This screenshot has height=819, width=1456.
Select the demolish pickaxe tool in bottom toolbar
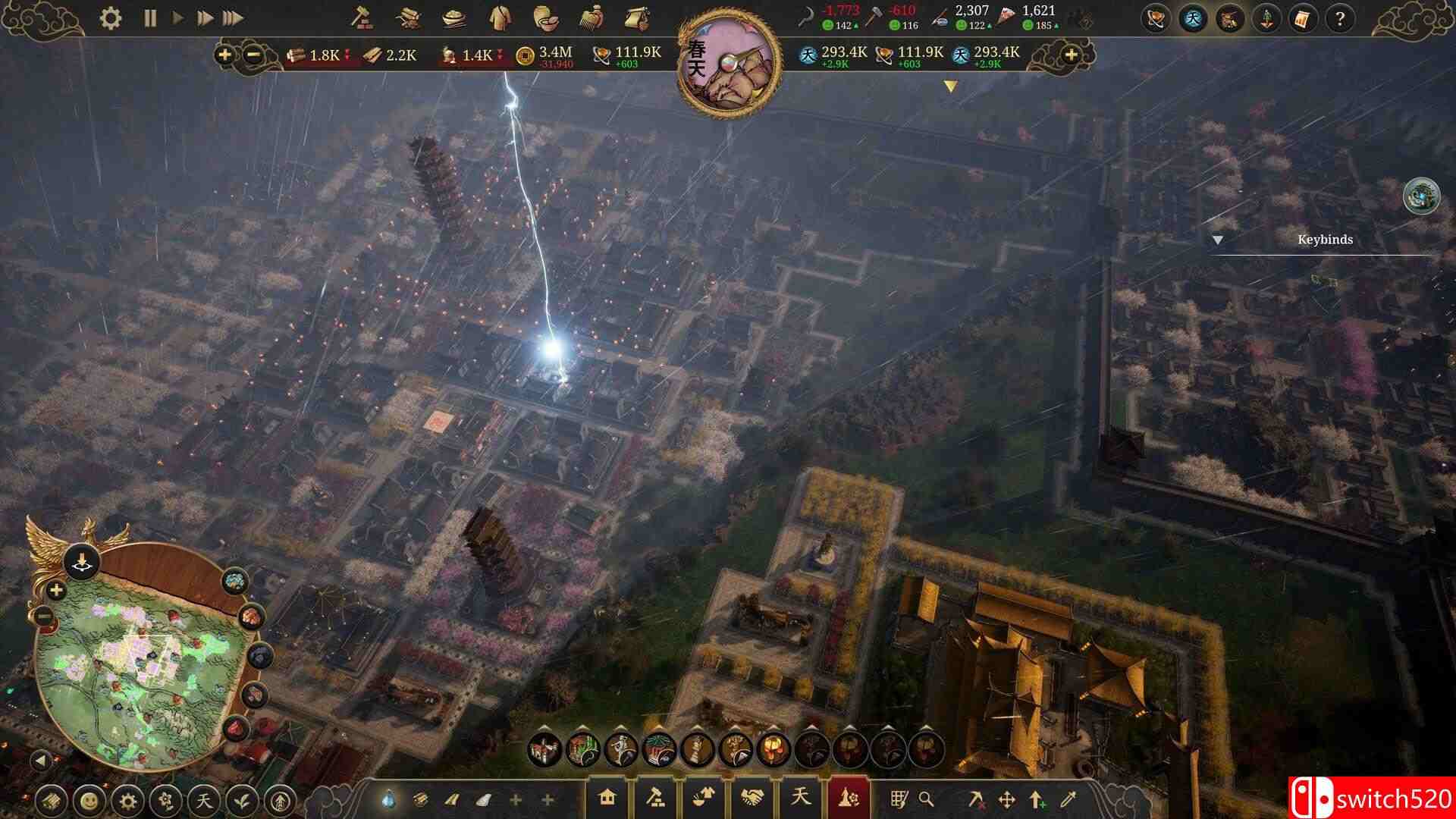tap(977, 800)
